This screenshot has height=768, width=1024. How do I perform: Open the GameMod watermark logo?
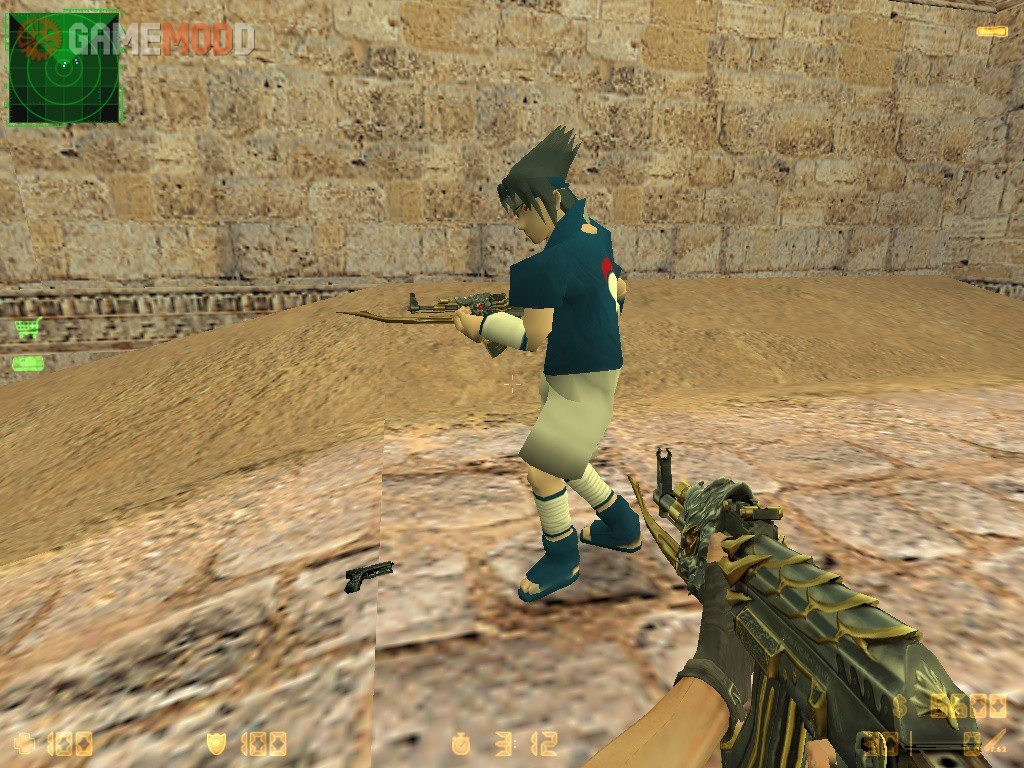coord(150,39)
